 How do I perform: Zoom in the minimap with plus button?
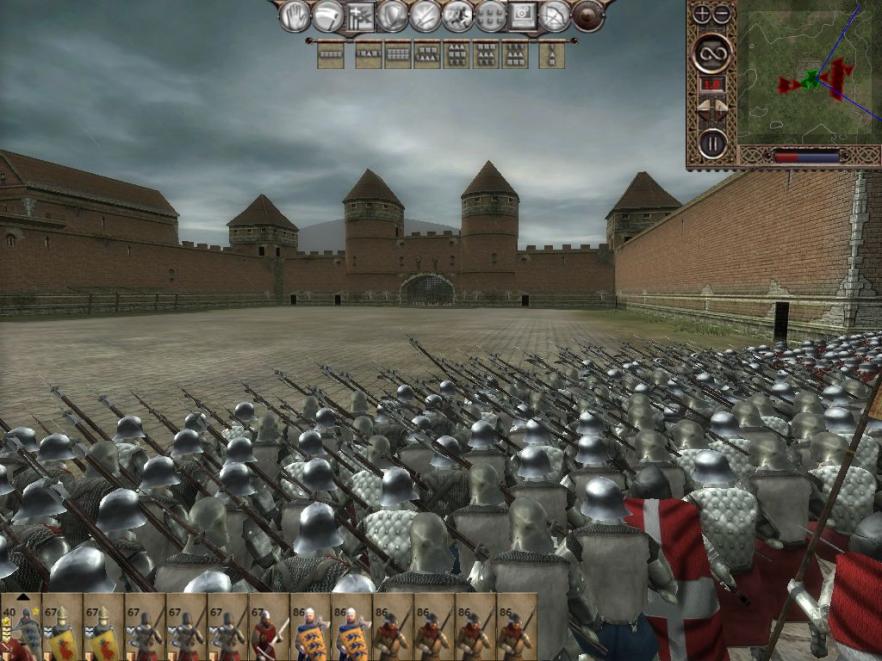[x=701, y=14]
